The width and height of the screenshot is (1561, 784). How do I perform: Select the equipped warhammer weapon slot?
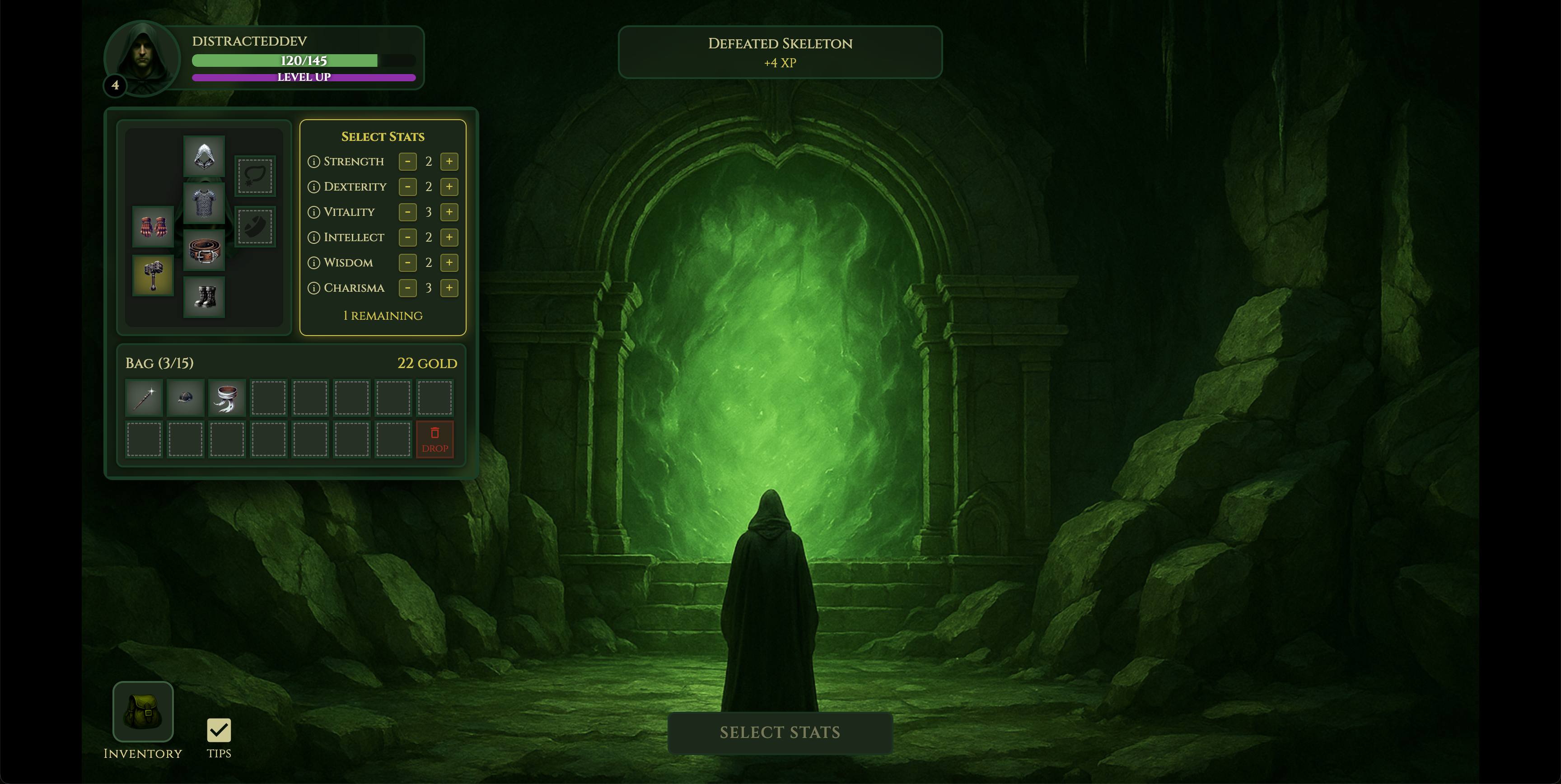pyautogui.click(x=153, y=275)
